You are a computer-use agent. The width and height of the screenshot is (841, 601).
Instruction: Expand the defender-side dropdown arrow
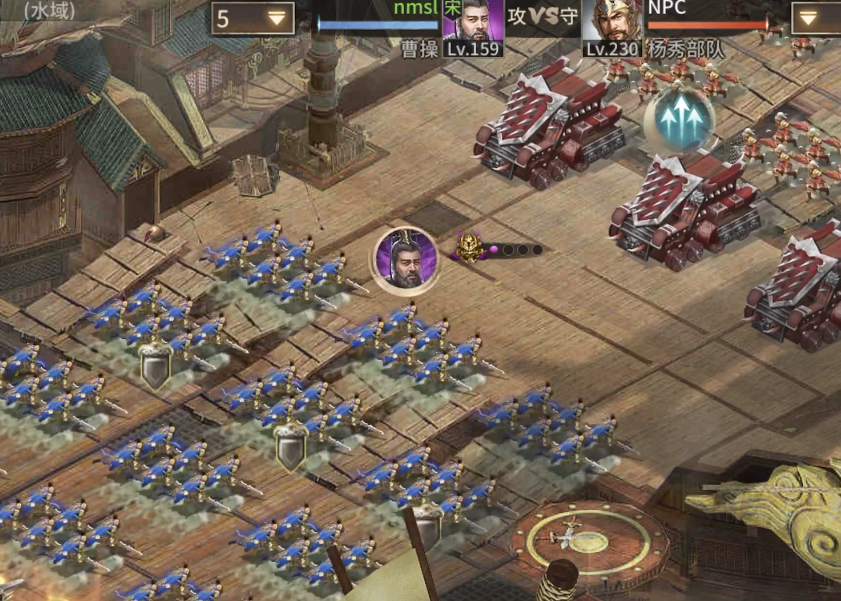pos(816,18)
